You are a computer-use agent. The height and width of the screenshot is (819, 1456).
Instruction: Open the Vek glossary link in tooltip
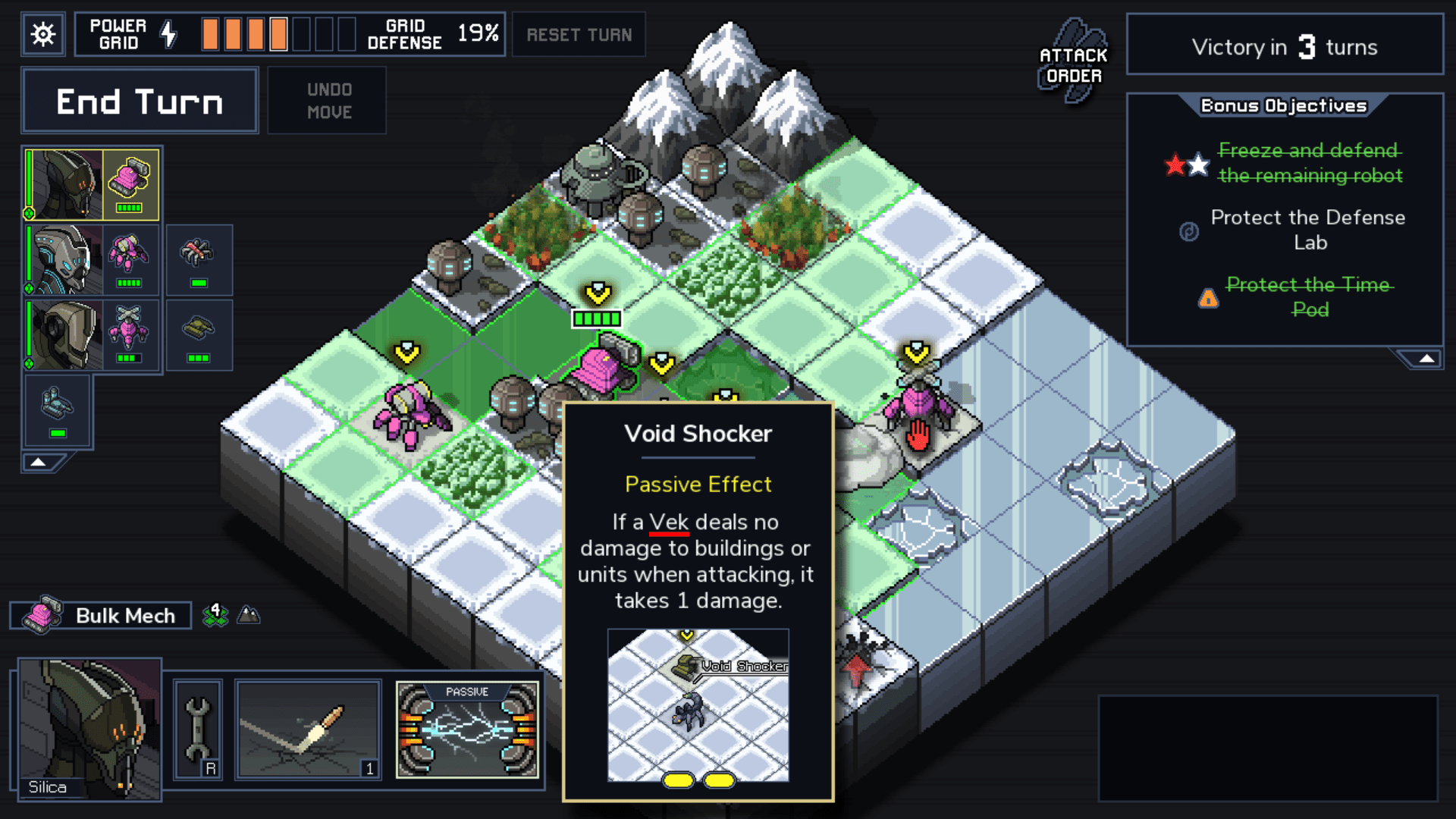pyautogui.click(x=669, y=522)
